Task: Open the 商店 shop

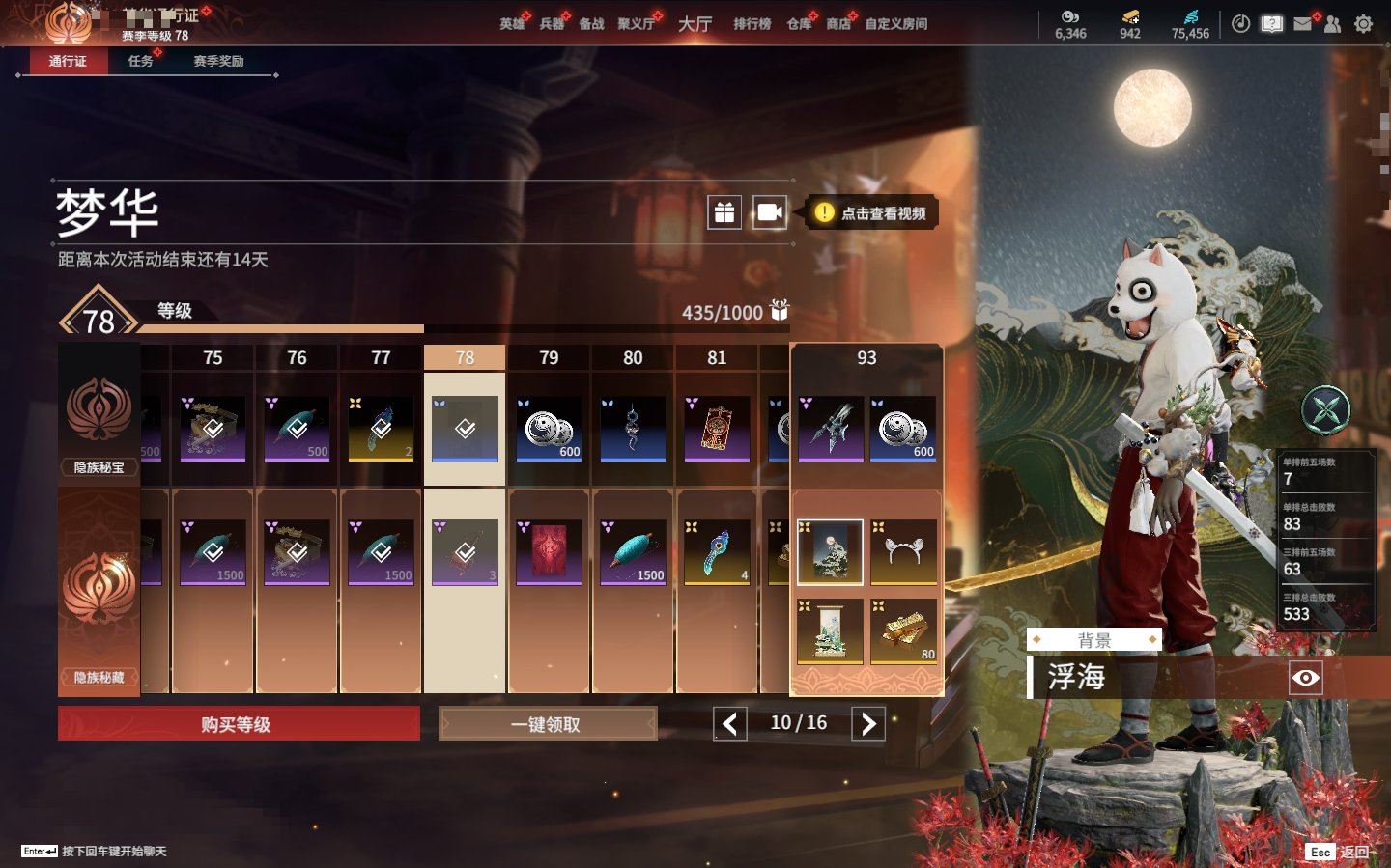Action: pyautogui.click(x=838, y=24)
